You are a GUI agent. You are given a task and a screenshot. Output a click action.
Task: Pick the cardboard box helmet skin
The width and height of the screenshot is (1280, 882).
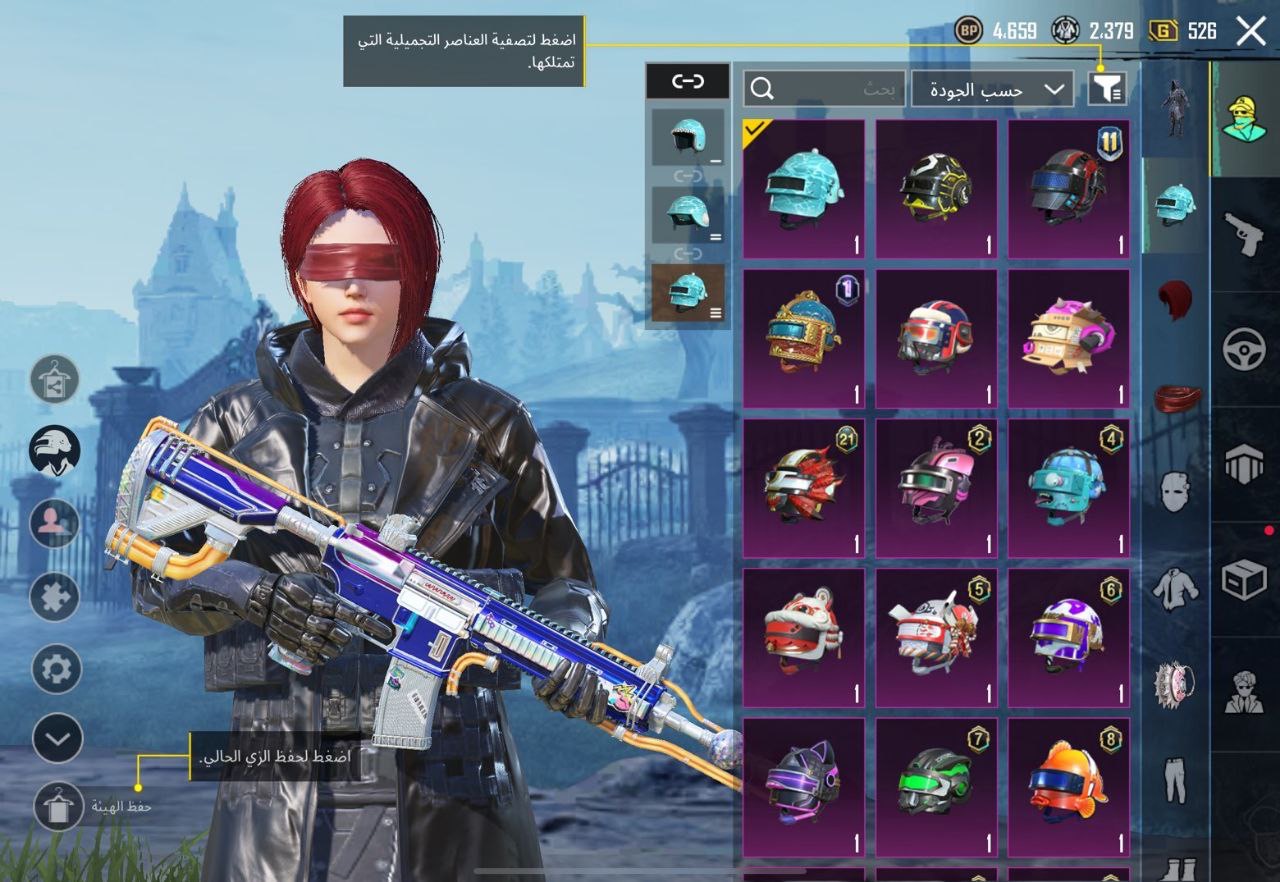[x=1068, y=338]
